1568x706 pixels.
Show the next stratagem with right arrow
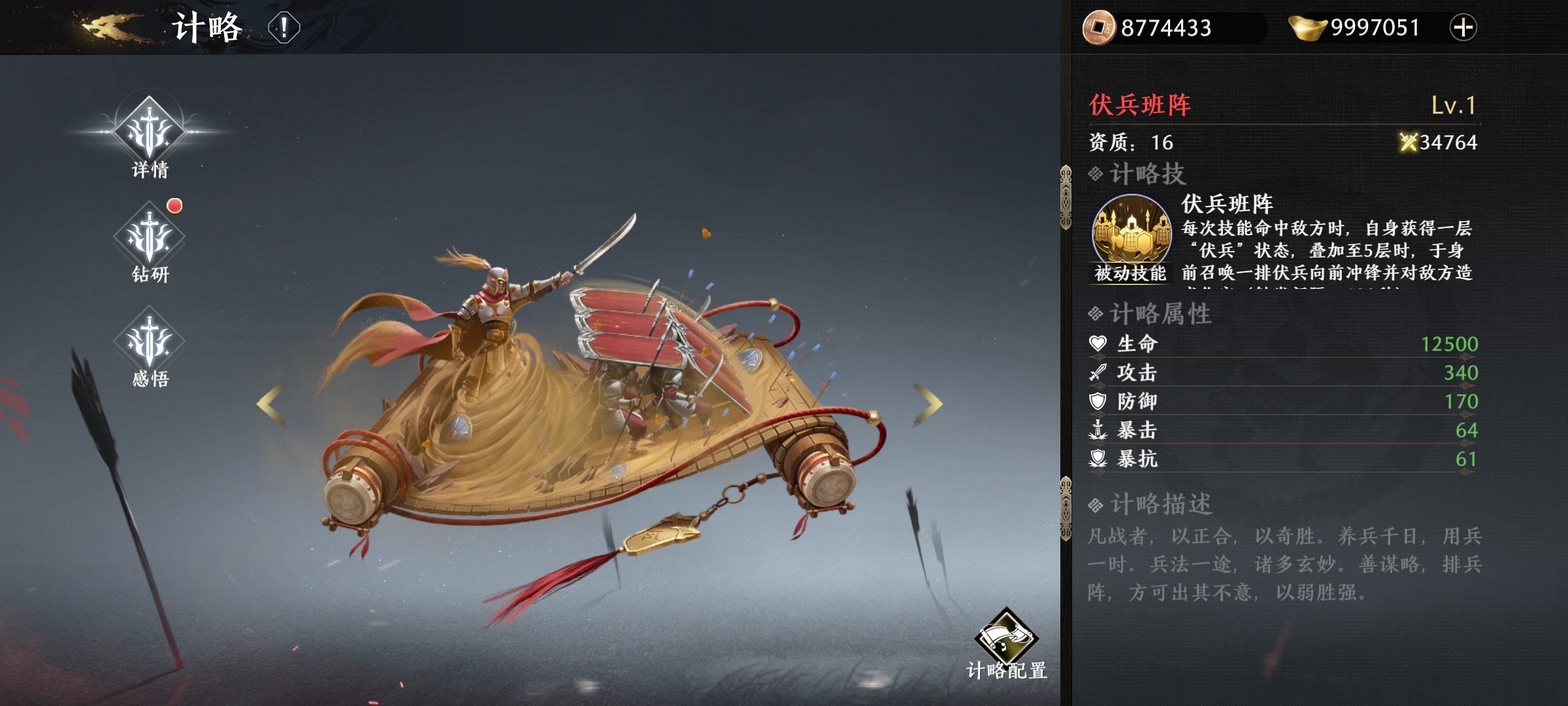pos(928,403)
